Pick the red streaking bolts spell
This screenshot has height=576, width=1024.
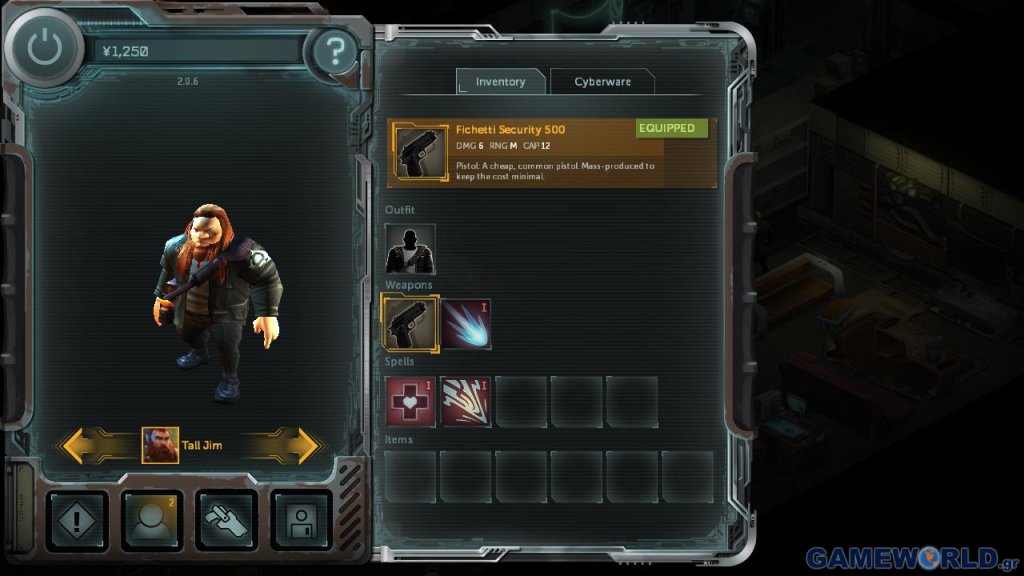466,402
